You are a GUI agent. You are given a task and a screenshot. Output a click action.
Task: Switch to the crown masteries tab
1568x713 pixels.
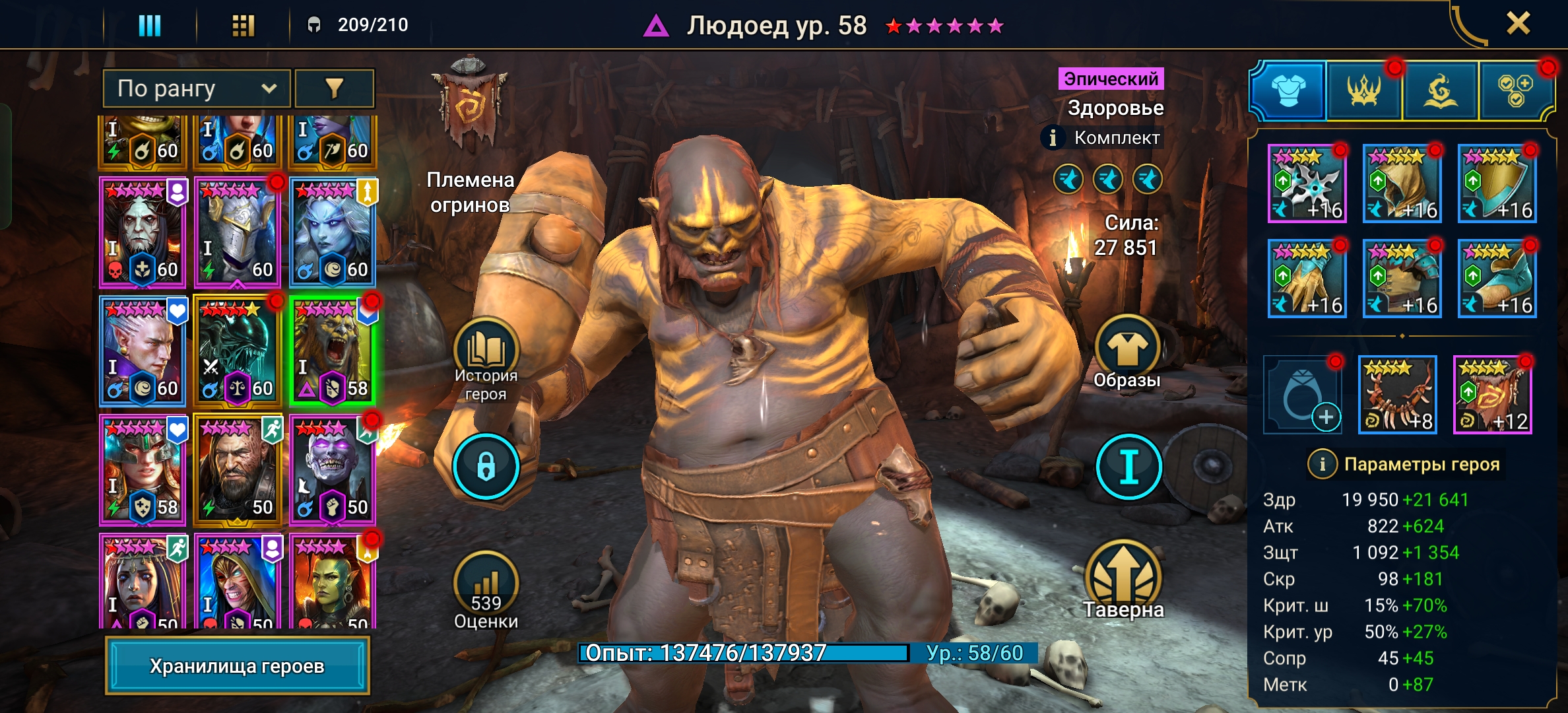coord(1363,90)
